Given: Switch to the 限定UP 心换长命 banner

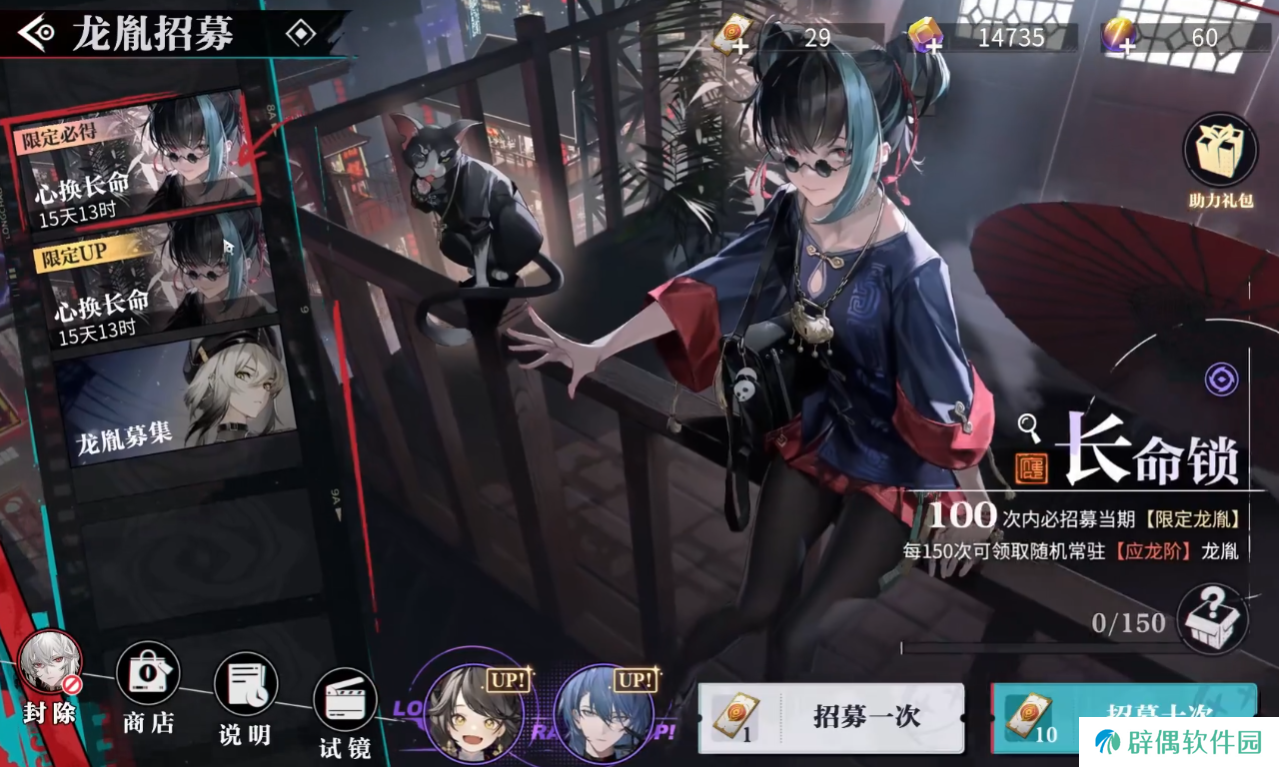Looking at the screenshot, I should 150,285.
